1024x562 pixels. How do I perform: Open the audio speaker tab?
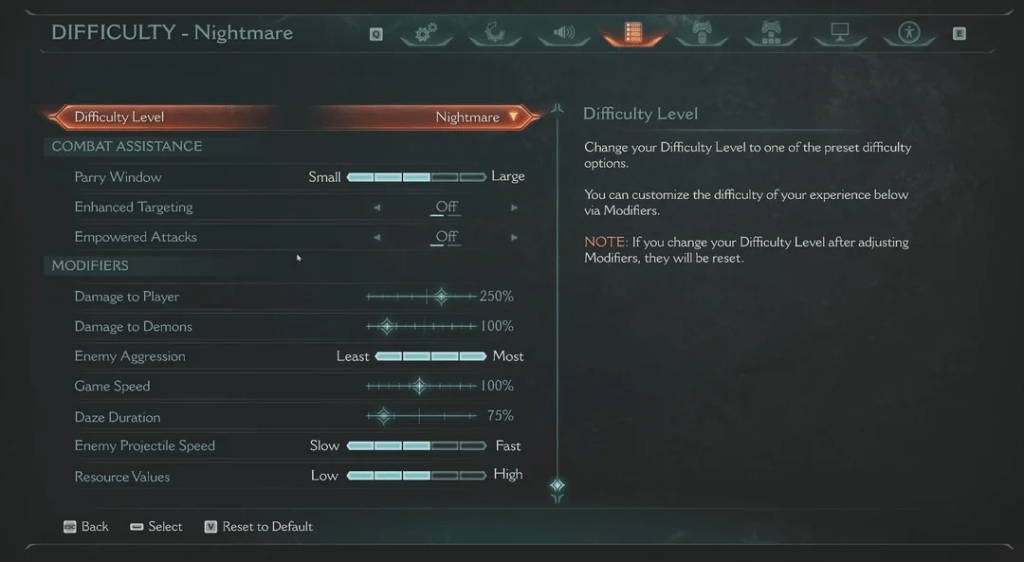pos(564,34)
